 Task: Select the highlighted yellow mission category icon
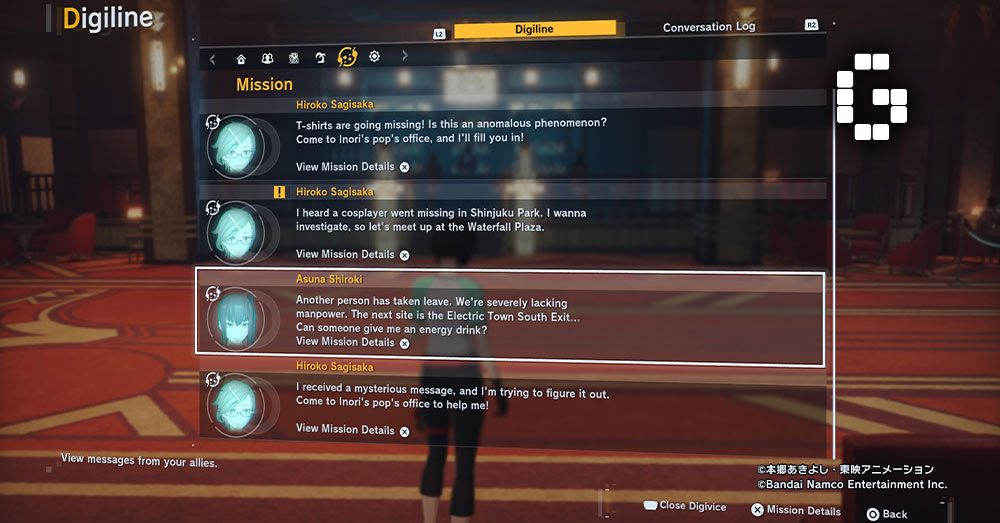click(347, 57)
